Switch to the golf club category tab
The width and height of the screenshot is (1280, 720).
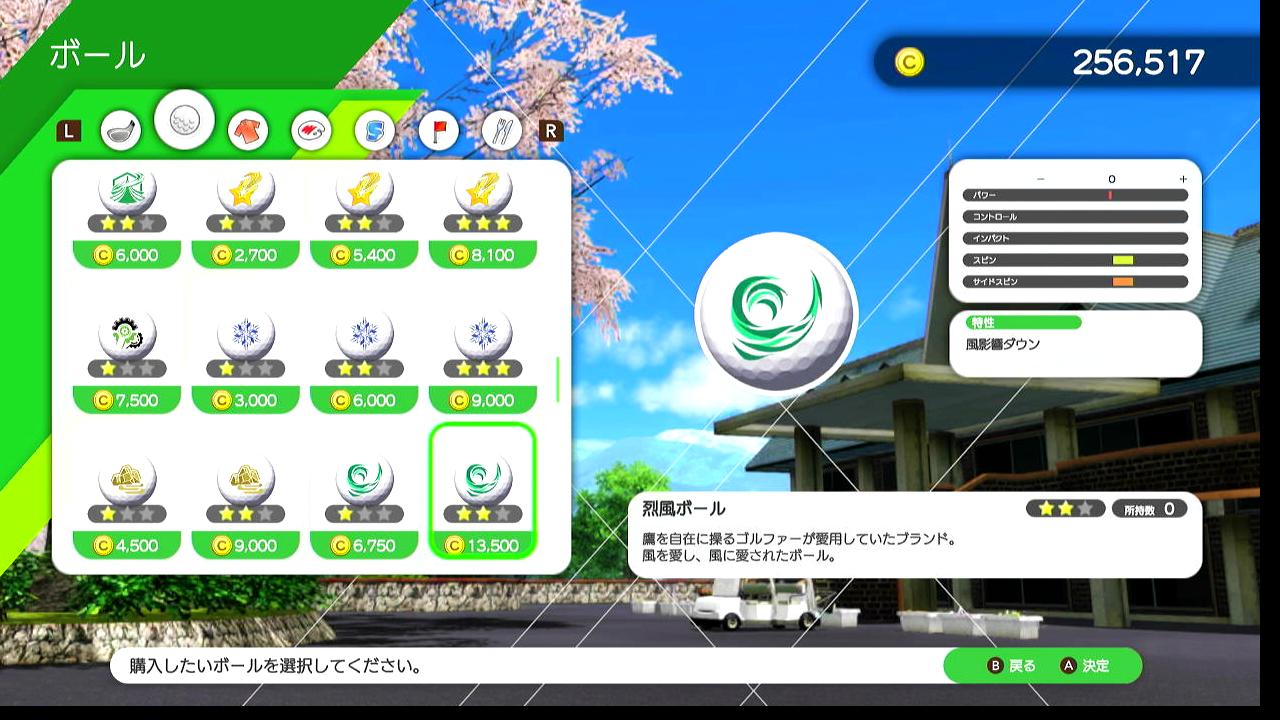120,130
